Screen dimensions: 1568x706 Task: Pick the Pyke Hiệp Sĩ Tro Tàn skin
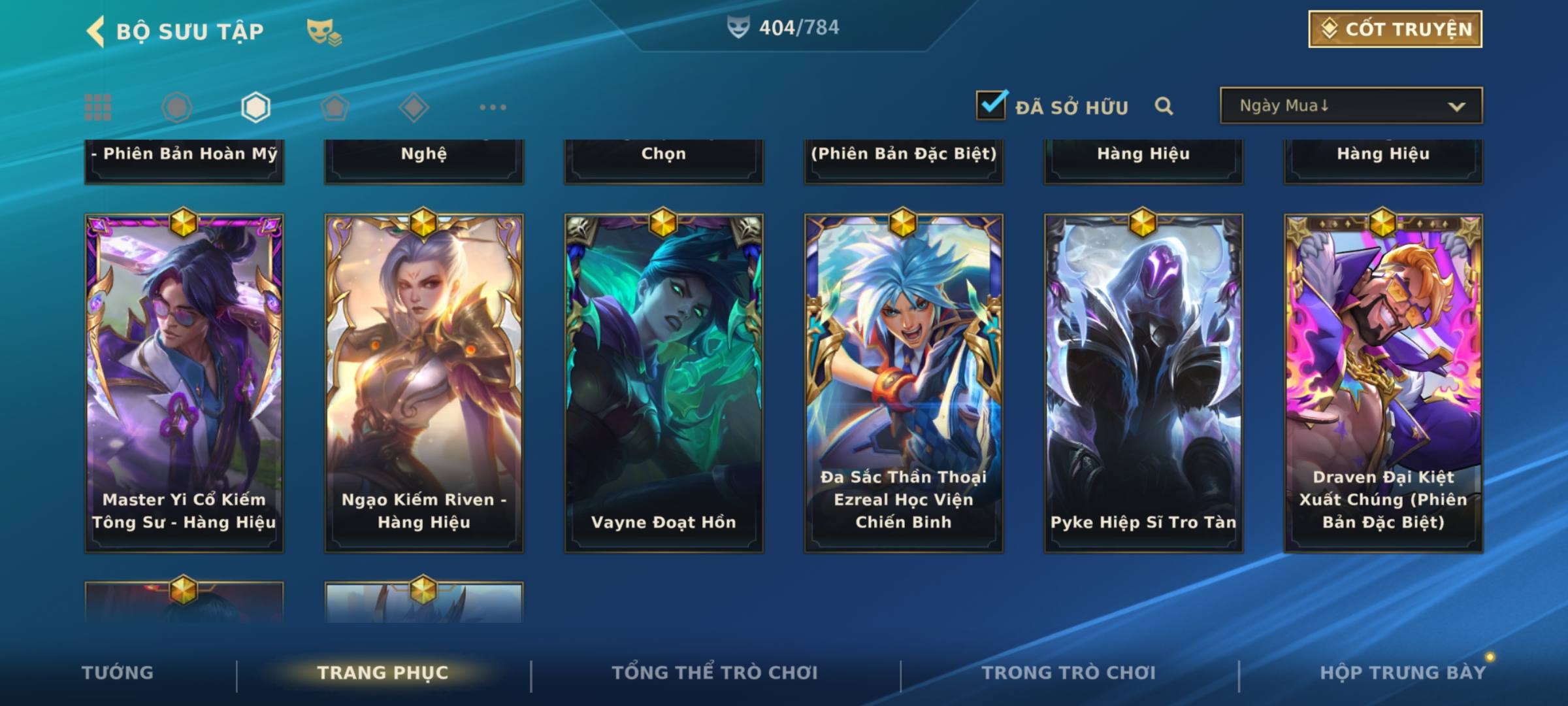1143,384
